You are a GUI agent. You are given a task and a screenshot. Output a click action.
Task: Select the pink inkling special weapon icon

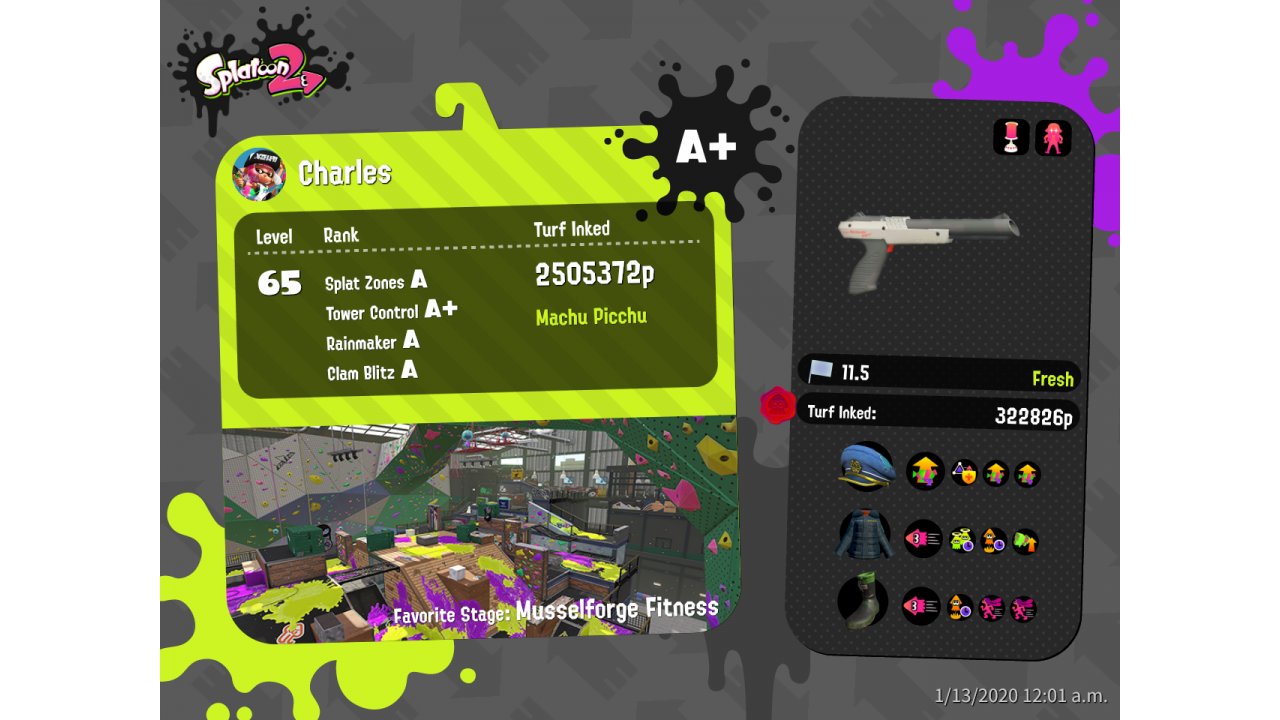pos(1053,138)
